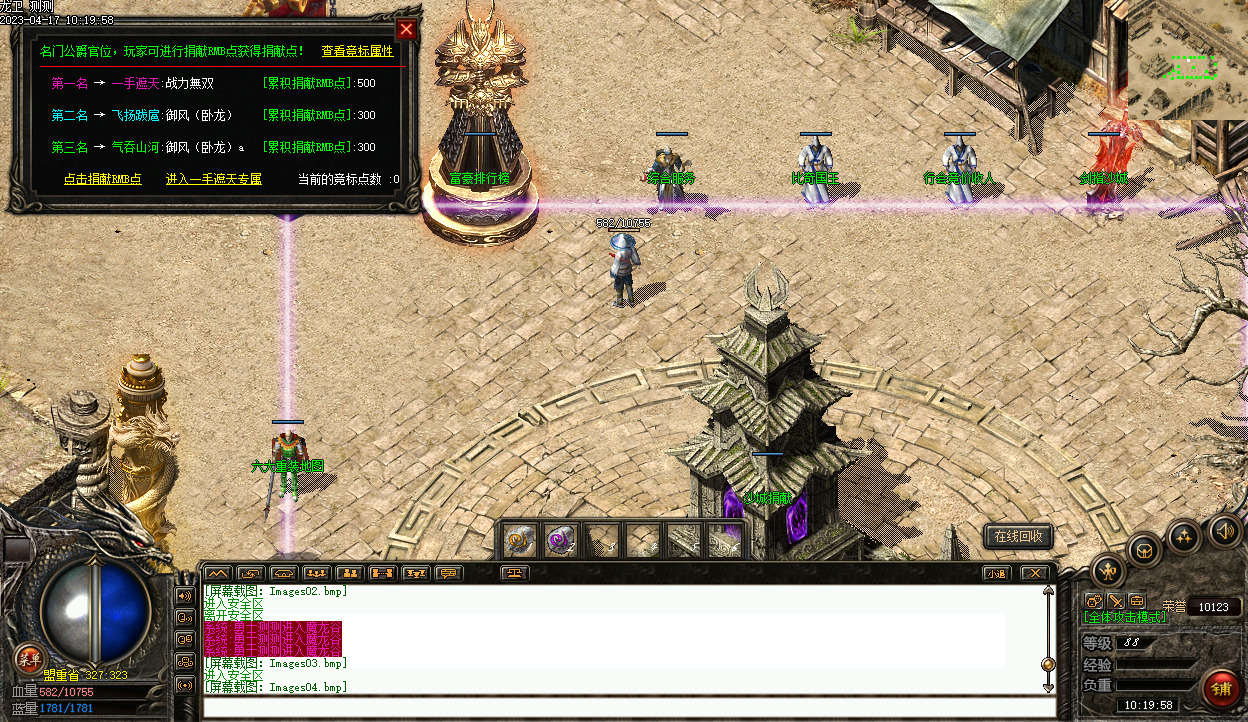
Task: Use the purple swirl scroll in hotbar
Action: tap(561, 540)
